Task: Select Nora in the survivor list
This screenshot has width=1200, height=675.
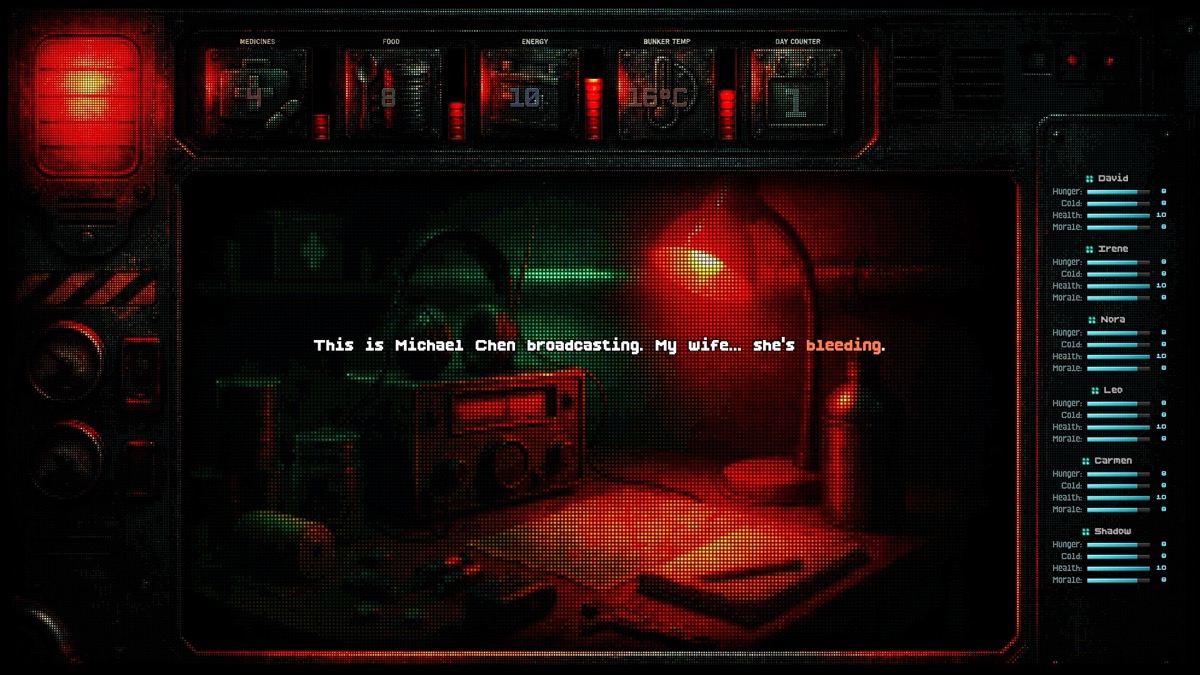Action: [1112, 319]
